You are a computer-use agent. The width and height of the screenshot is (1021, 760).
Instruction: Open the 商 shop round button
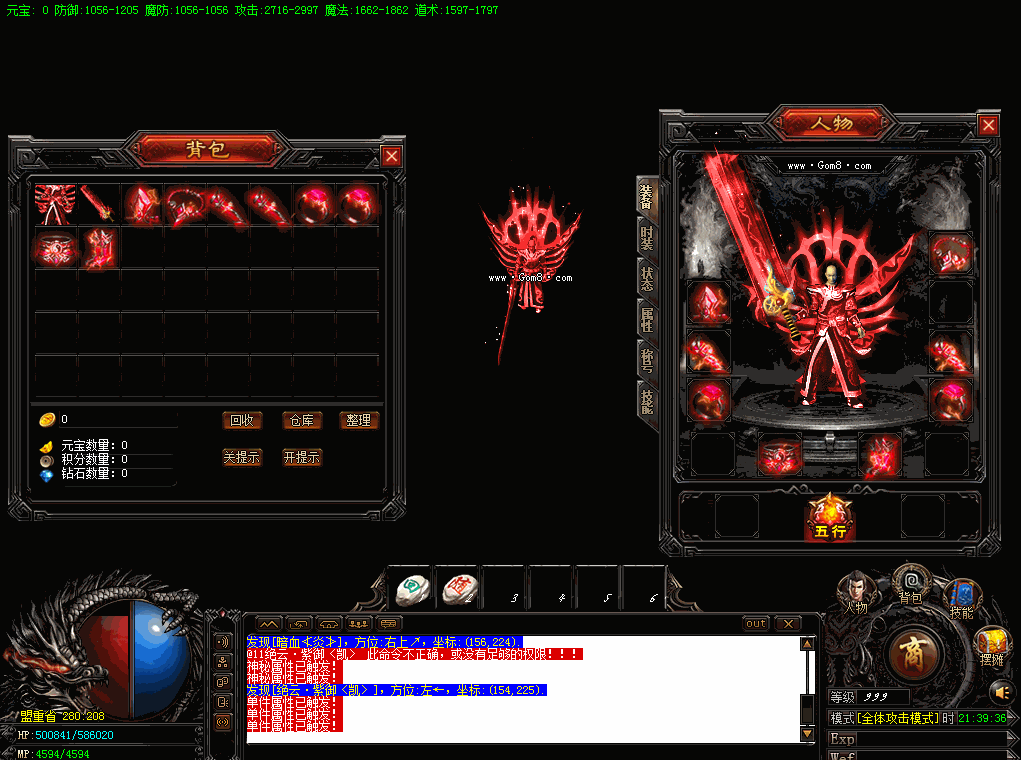coord(914,653)
